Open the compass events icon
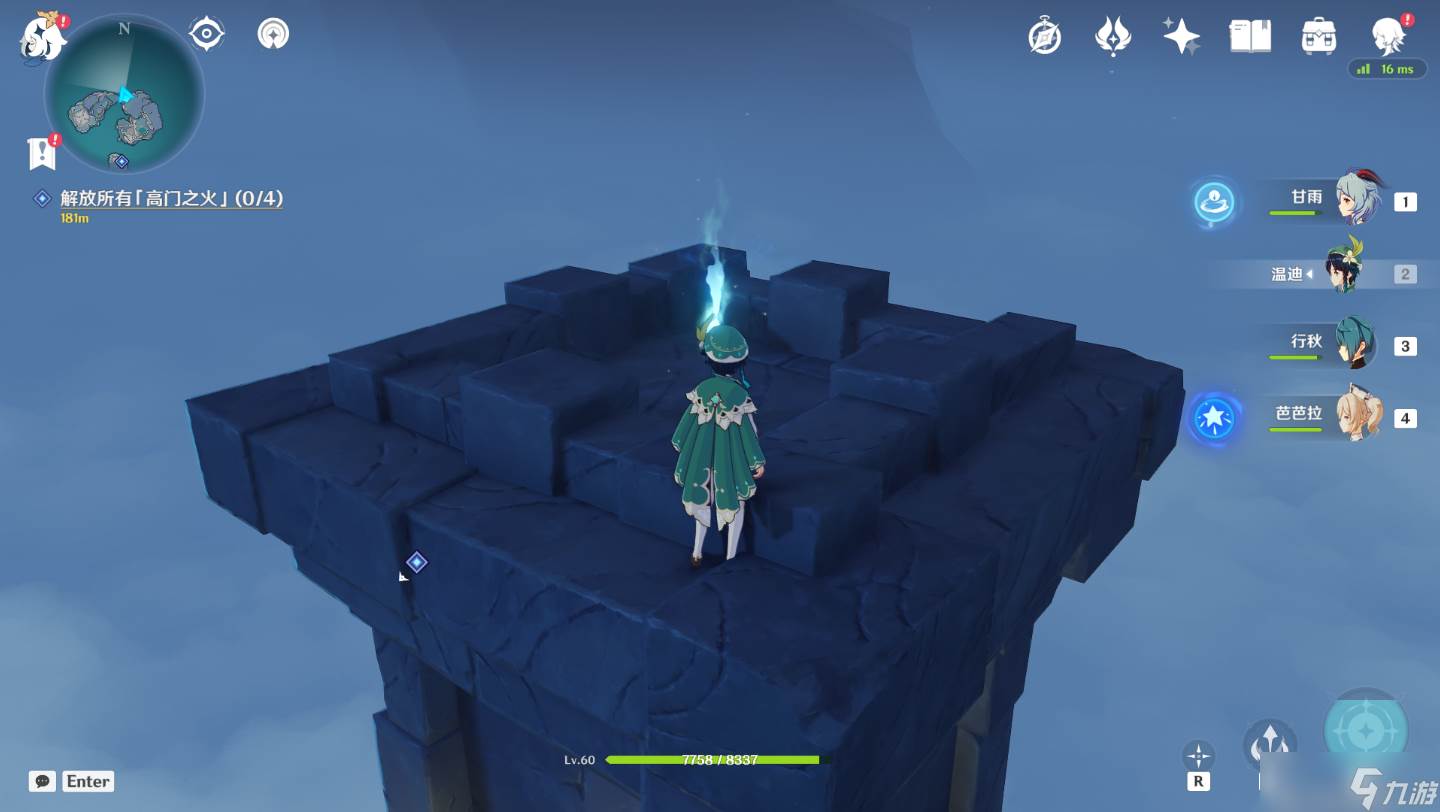Viewport: 1440px width, 812px height. (x=1045, y=37)
